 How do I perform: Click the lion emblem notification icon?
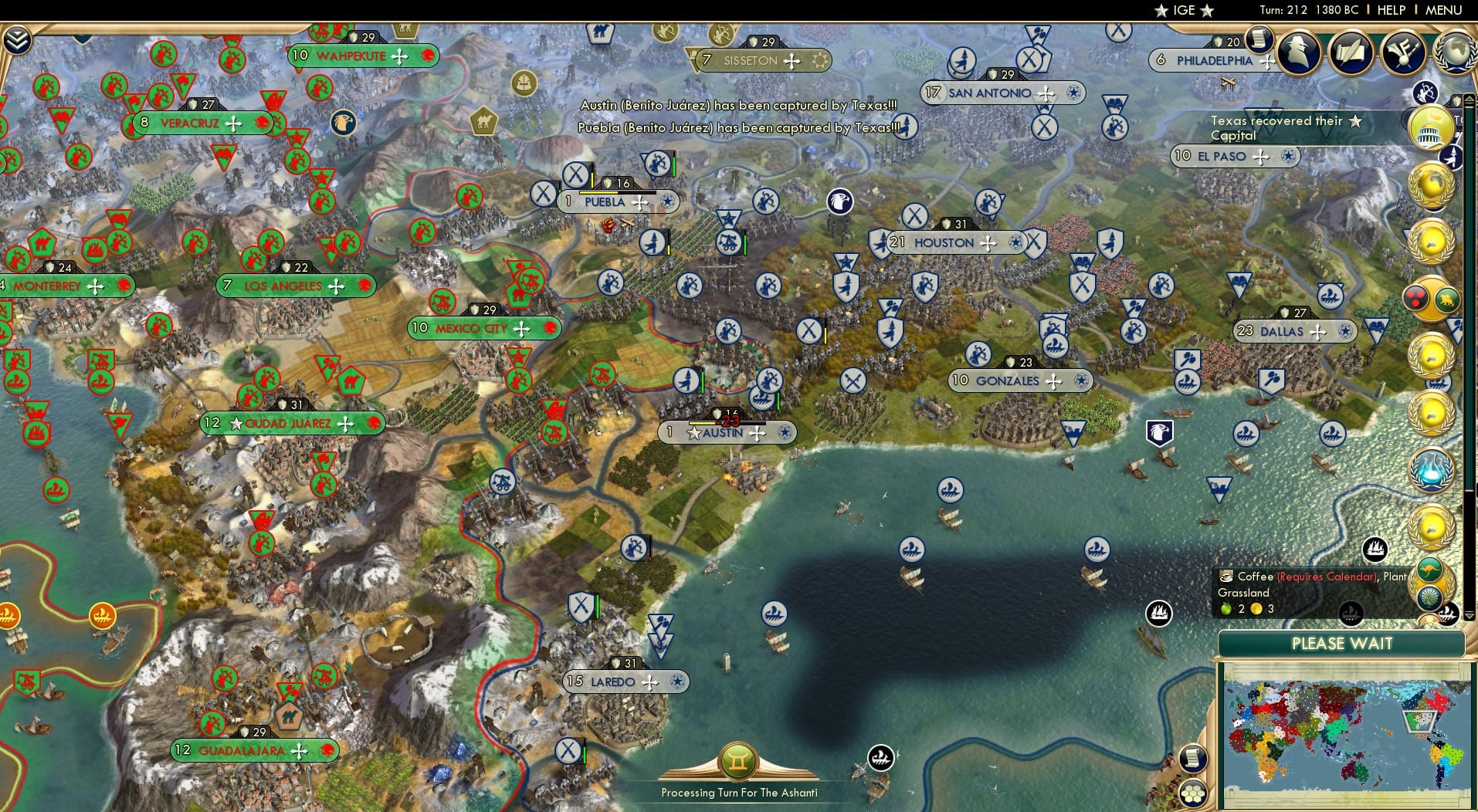coord(1446,299)
